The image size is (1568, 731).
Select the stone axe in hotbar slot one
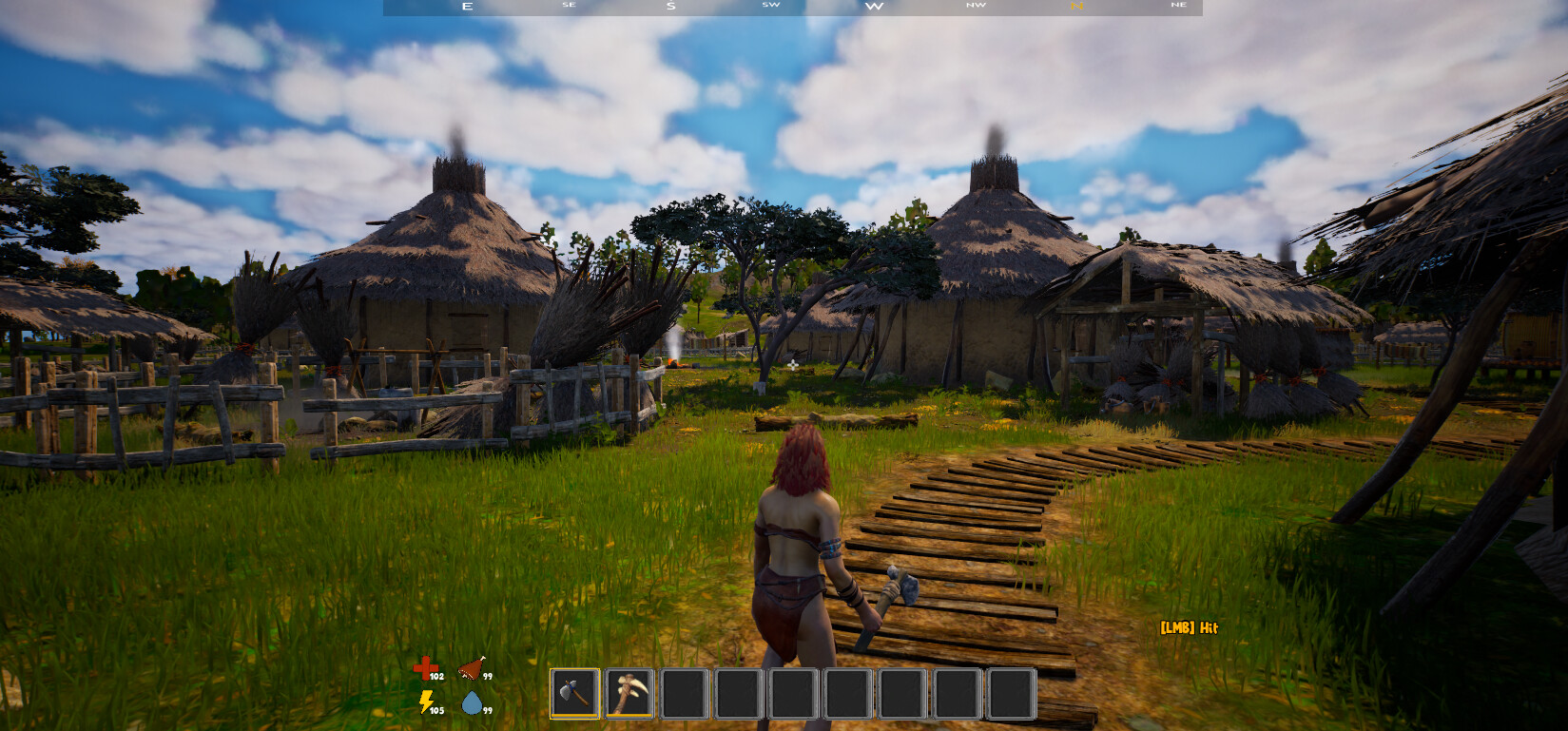[575, 693]
